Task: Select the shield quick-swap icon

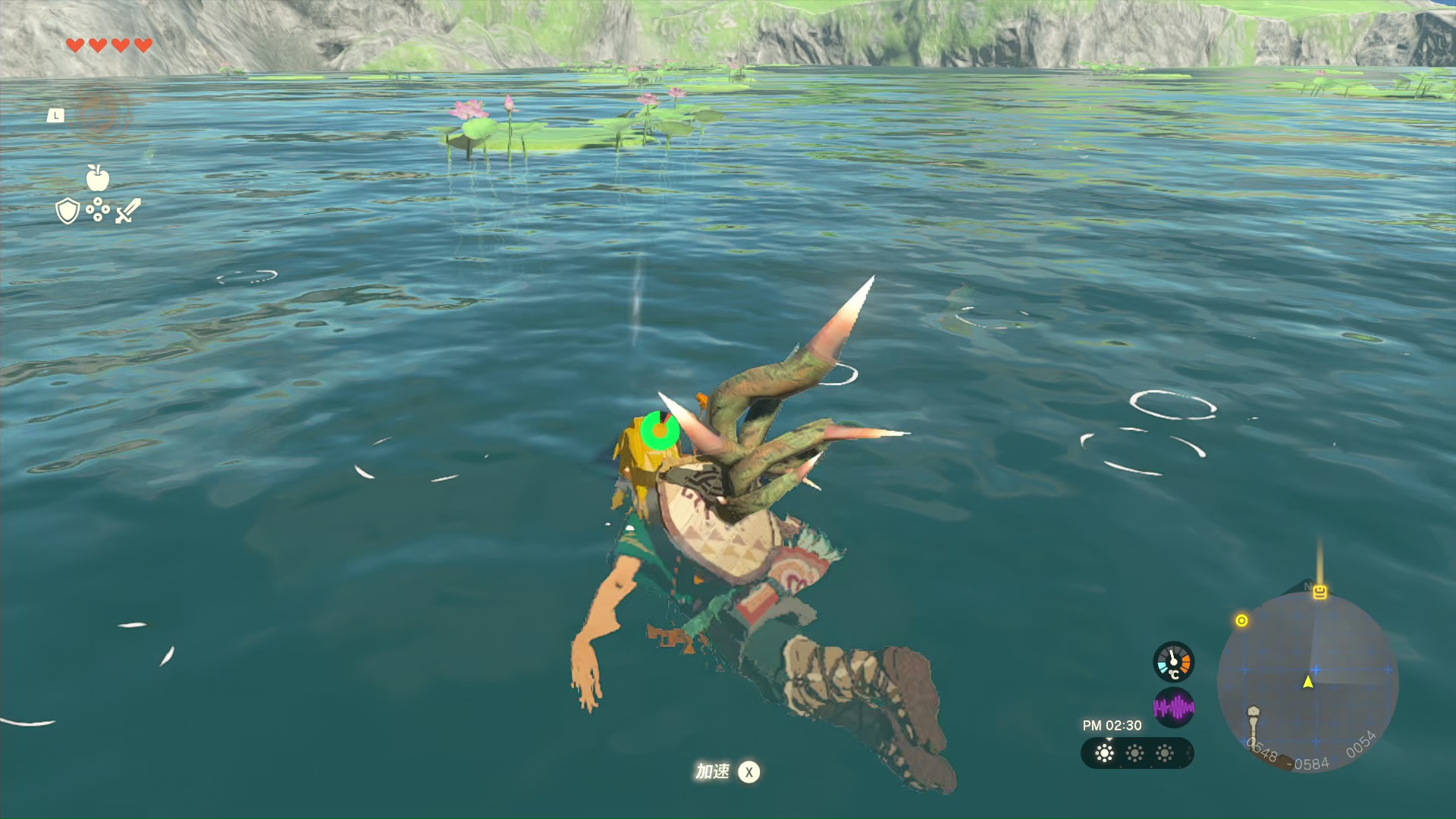Action: [x=67, y=211]
